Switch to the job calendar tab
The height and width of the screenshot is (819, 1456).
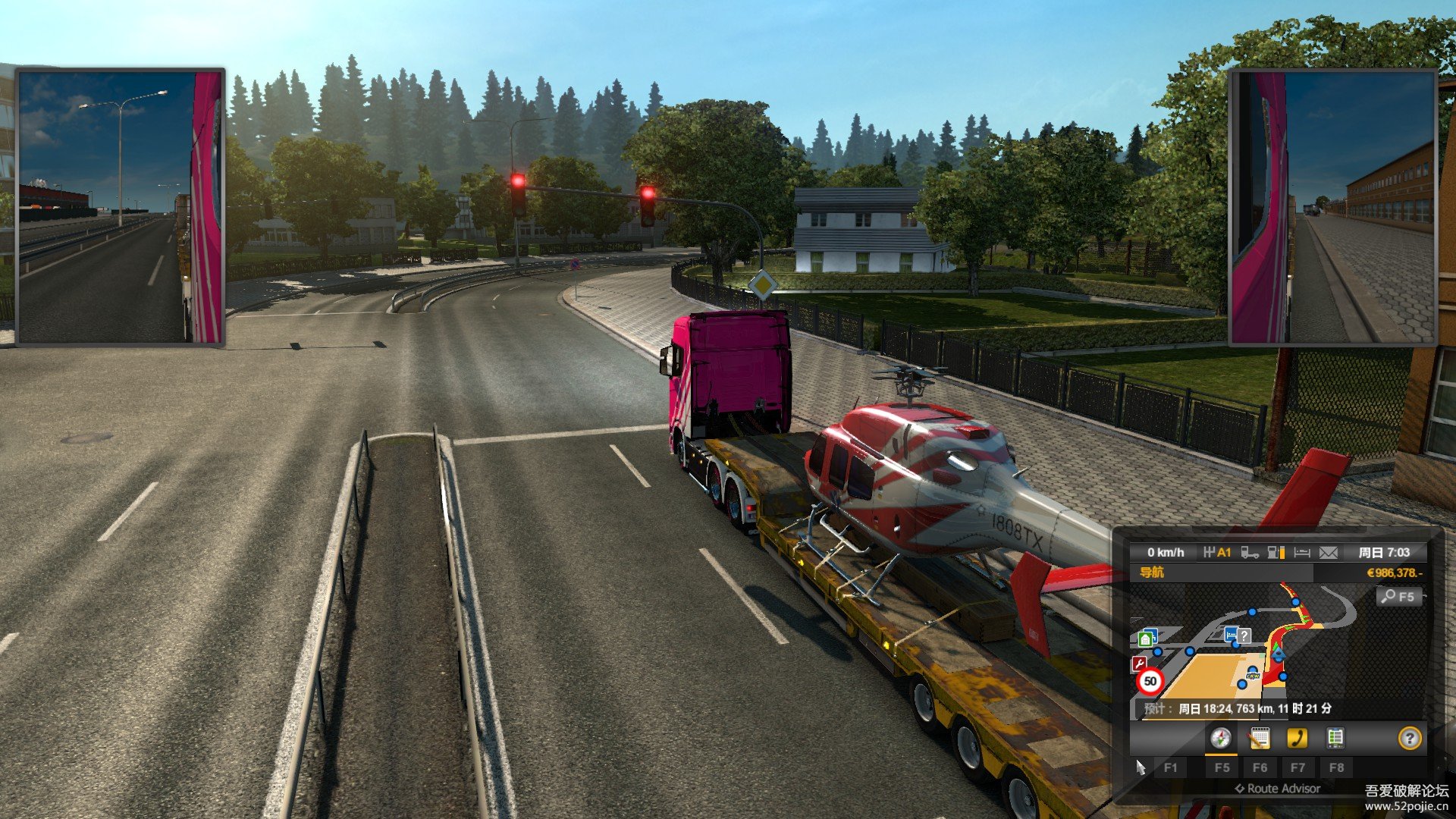1259,738
